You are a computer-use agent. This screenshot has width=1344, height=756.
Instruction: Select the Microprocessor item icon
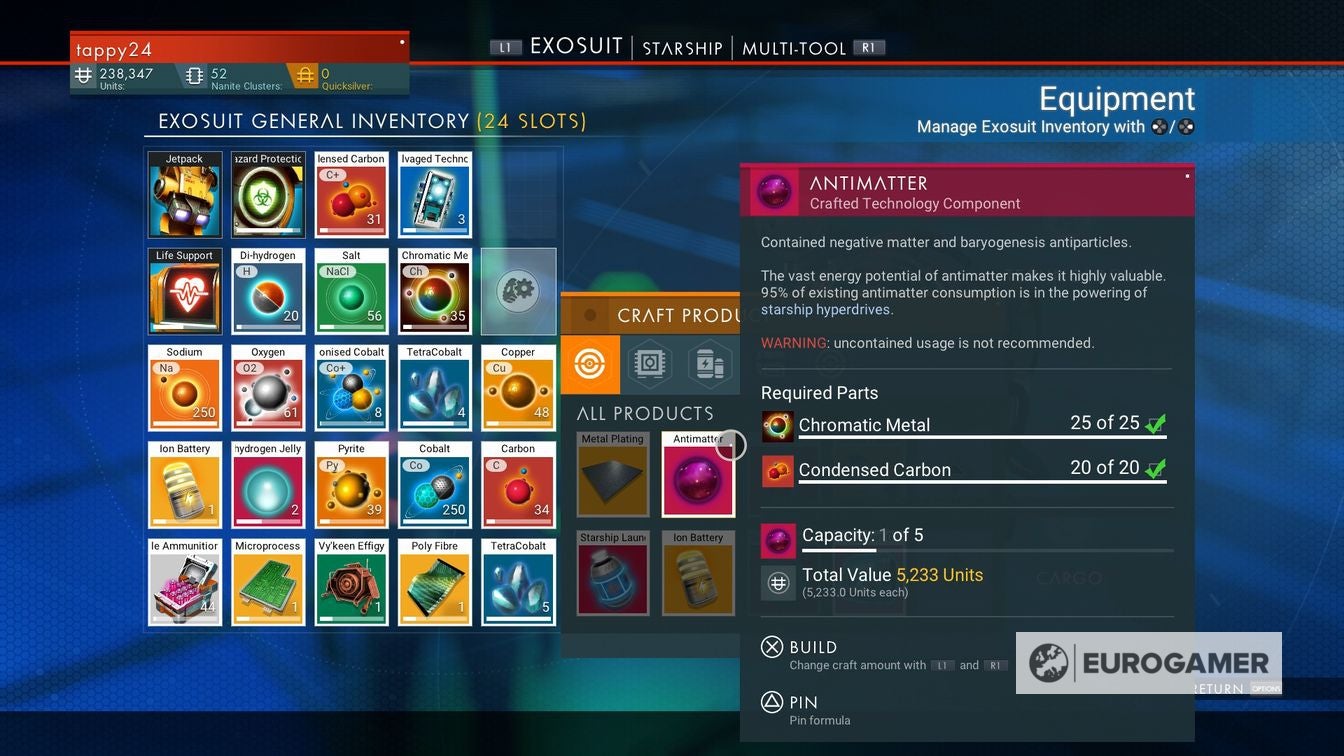268,582
